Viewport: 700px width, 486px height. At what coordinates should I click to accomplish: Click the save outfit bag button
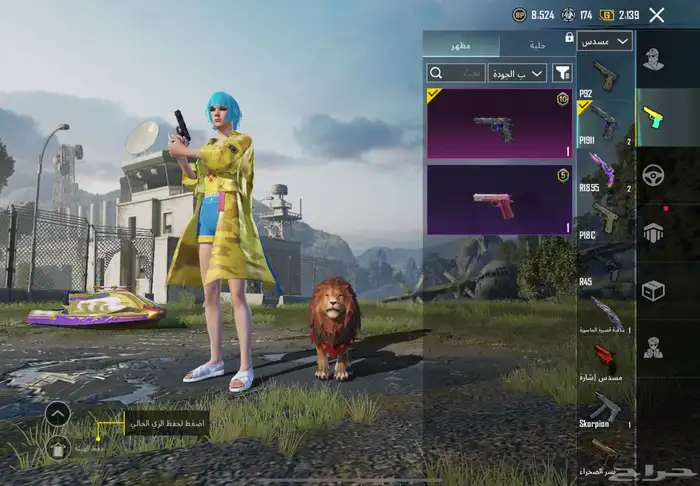(58, 448)
